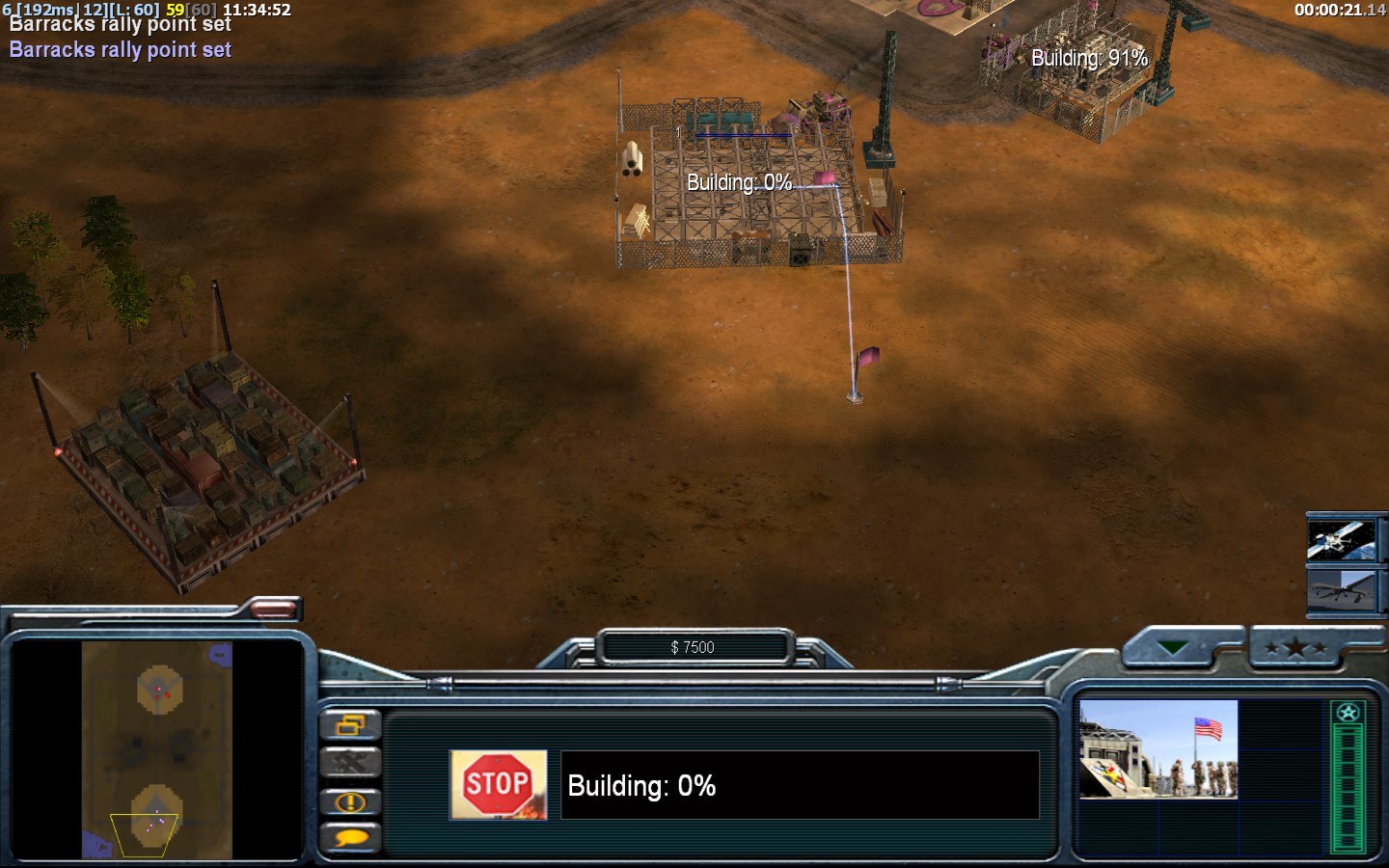Viewport: 1389px width, 868px height.
Task: Click the tactical minimap
Action: (156, 750)
